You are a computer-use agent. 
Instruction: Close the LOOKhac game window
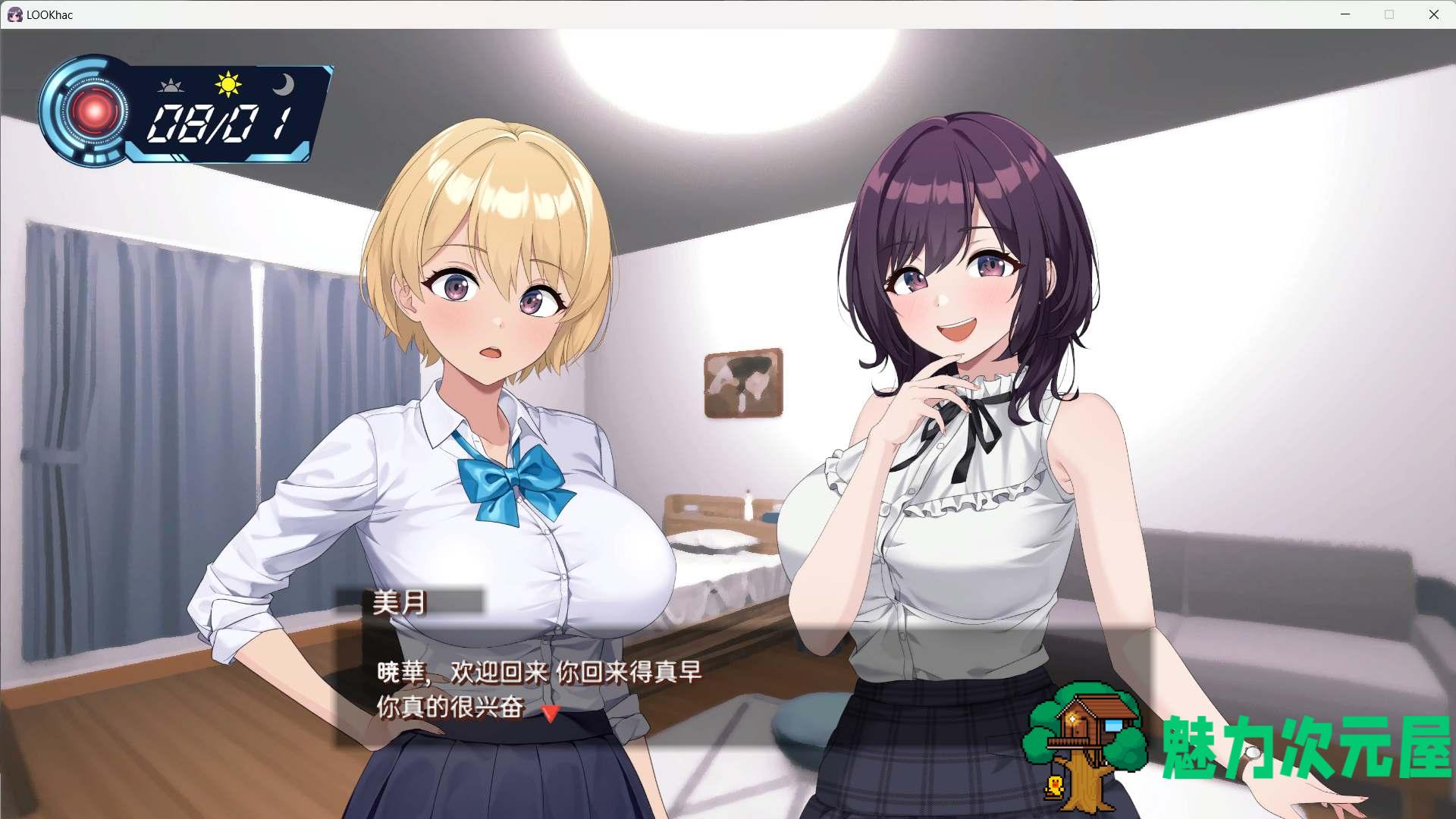tap(1433, 14)
